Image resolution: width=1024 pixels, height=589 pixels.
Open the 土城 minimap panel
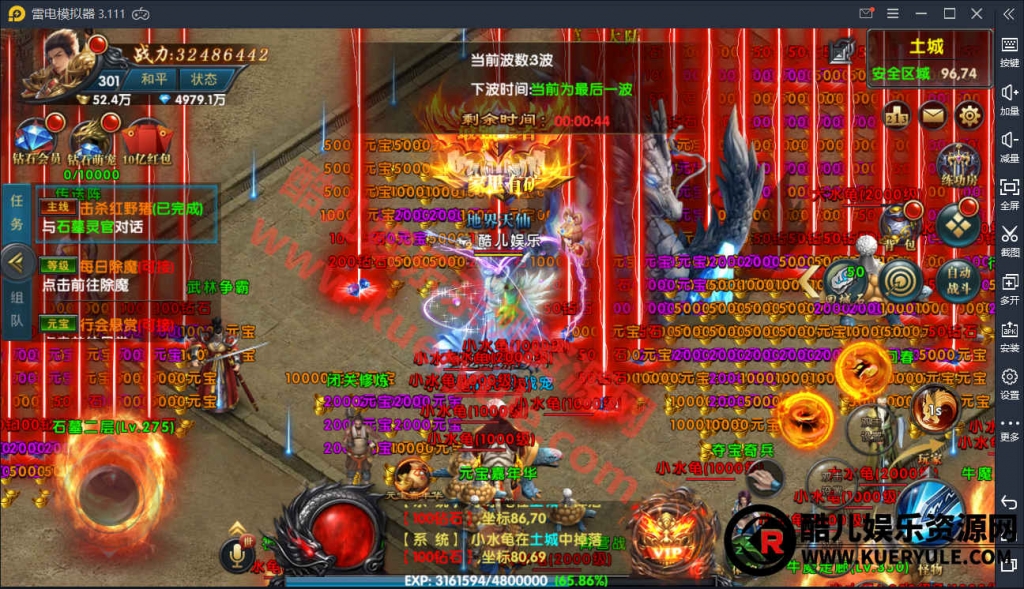926,57
